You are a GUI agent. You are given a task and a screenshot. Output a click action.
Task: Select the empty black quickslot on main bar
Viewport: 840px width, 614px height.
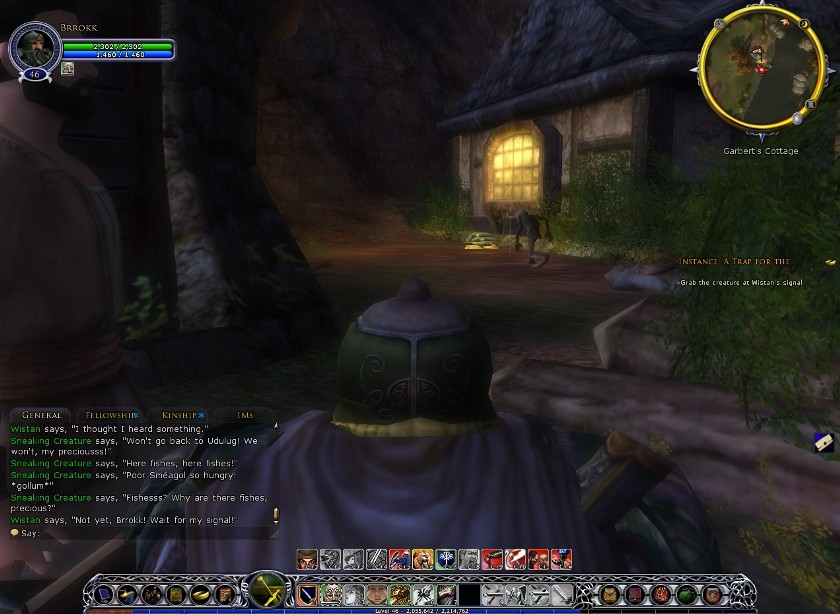pos(469,594)
